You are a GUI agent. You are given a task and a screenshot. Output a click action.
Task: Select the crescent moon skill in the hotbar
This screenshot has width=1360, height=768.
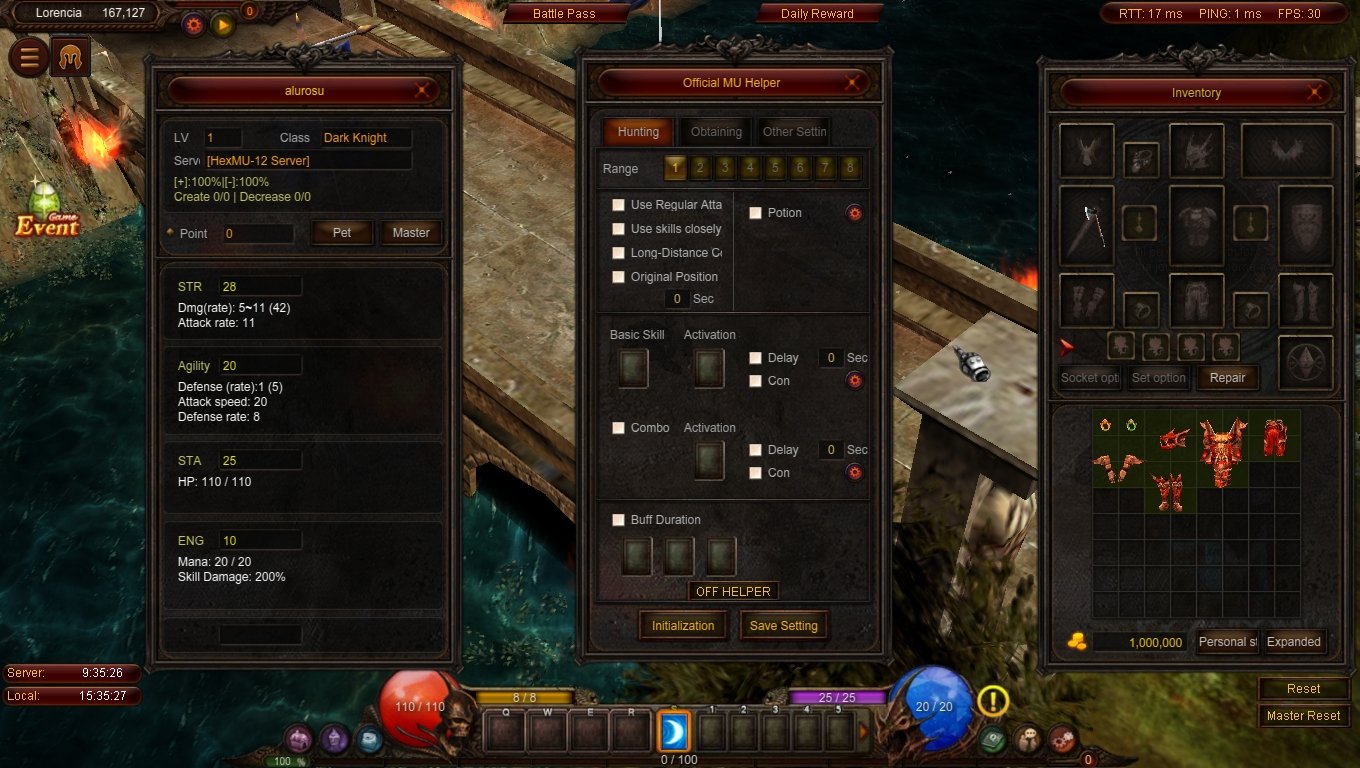click(674, 731)
